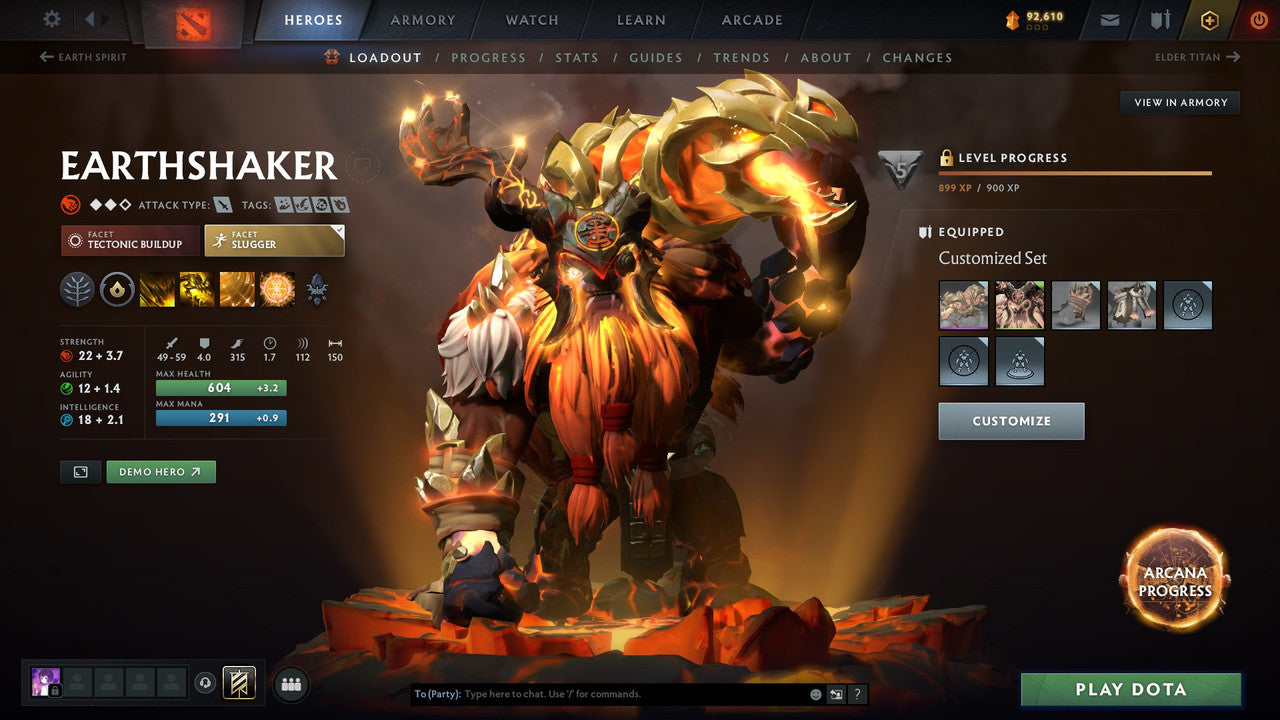1280x720 pixels.
Task: View the Enchant Totem ability icon
Action: pyautogui.click(x=196, y=290)
